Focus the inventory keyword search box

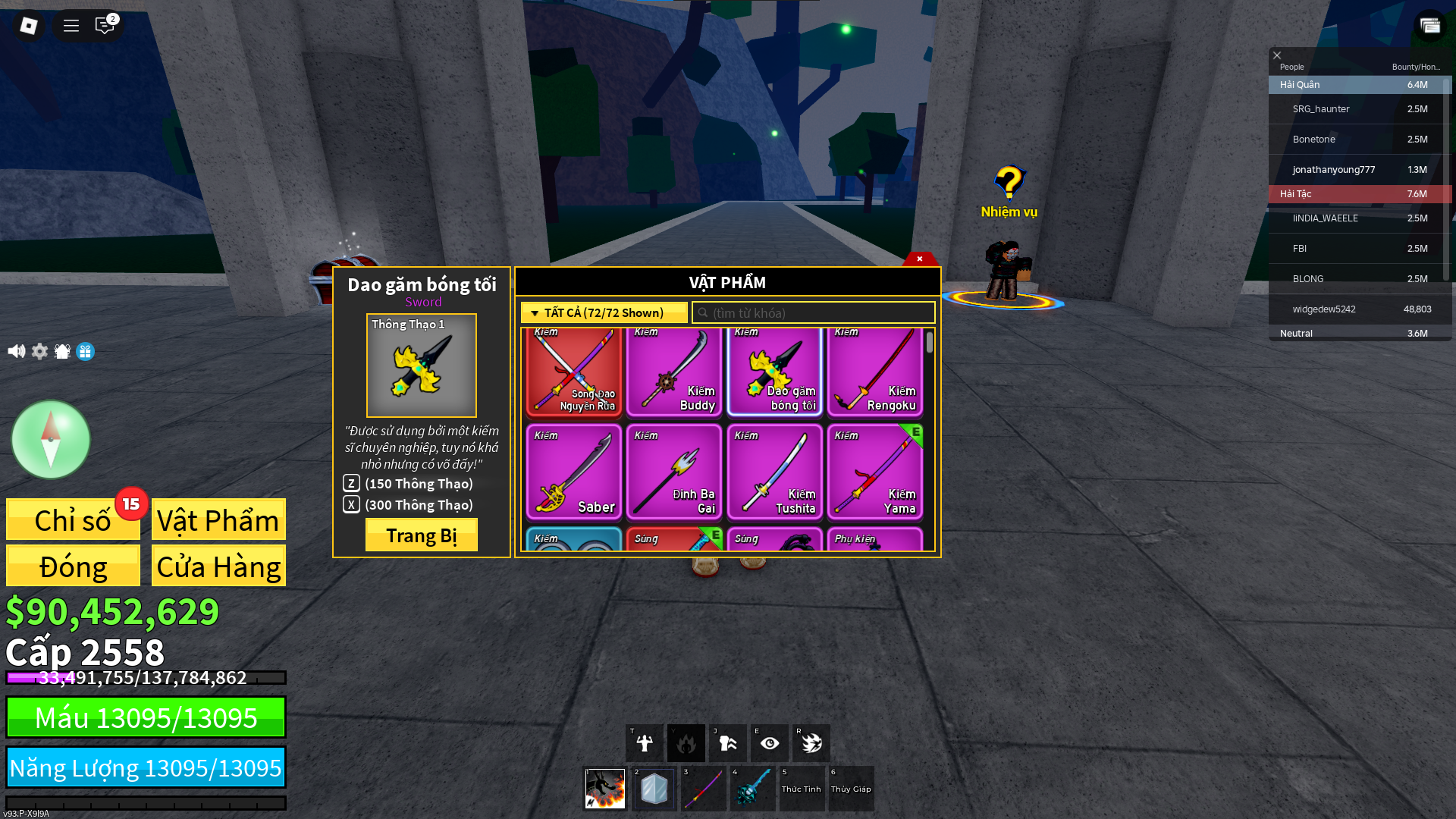point(814,312)
